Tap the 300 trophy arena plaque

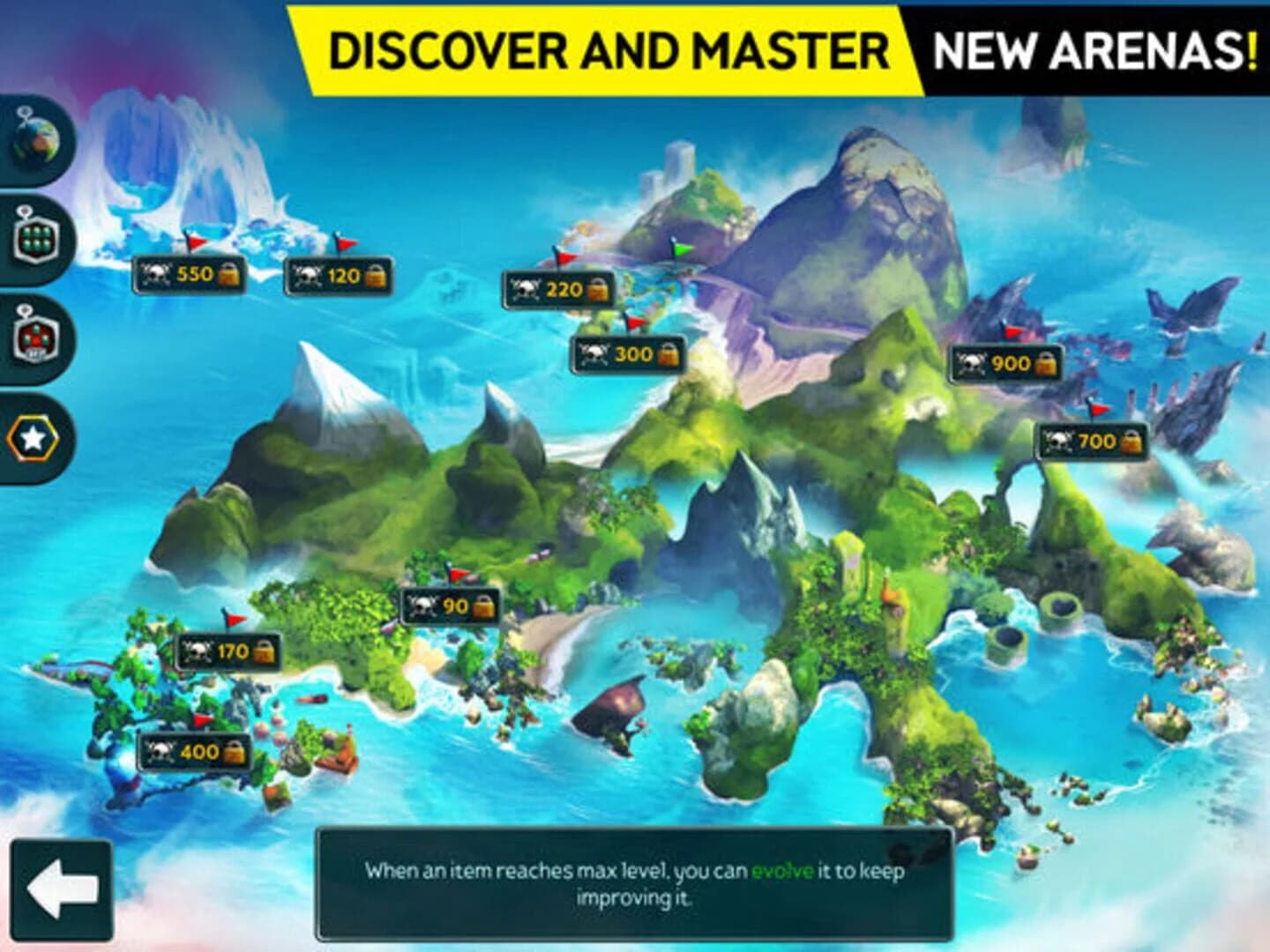pos(628,355)
